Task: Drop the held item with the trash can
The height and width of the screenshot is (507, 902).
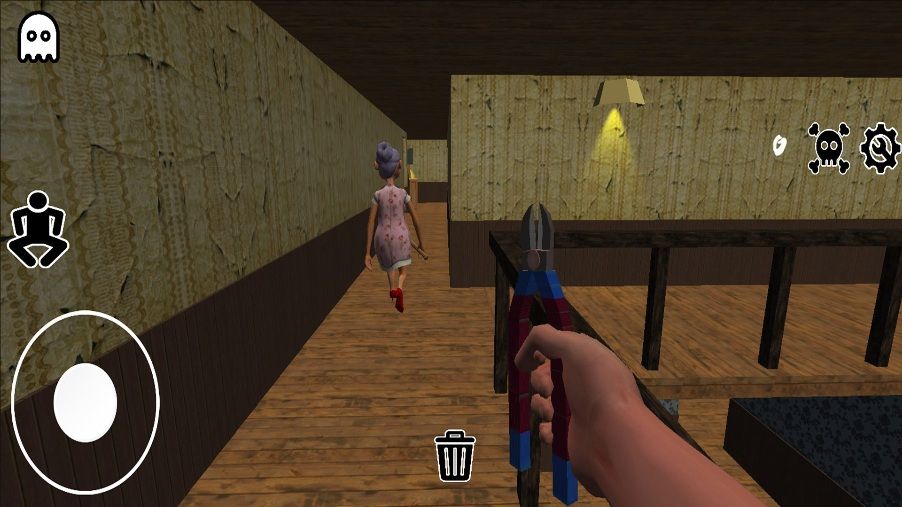Action: tap(455, 456)
